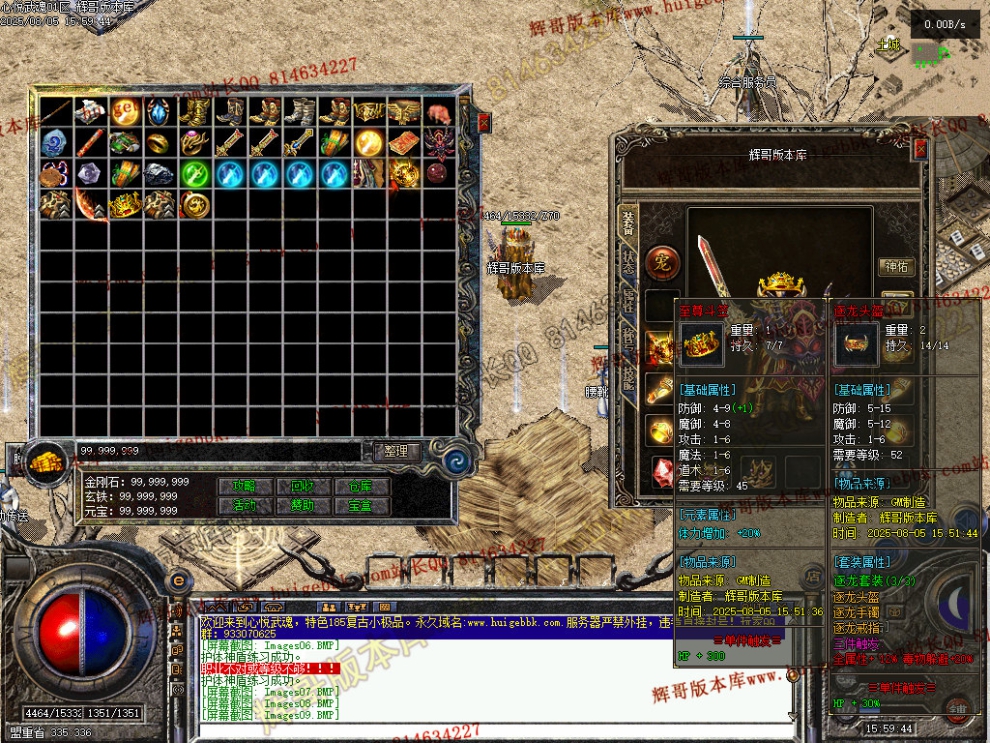Click the gold ingot icon
The height and width of the screenshot is (743, 990).
[x=46, y=462]
